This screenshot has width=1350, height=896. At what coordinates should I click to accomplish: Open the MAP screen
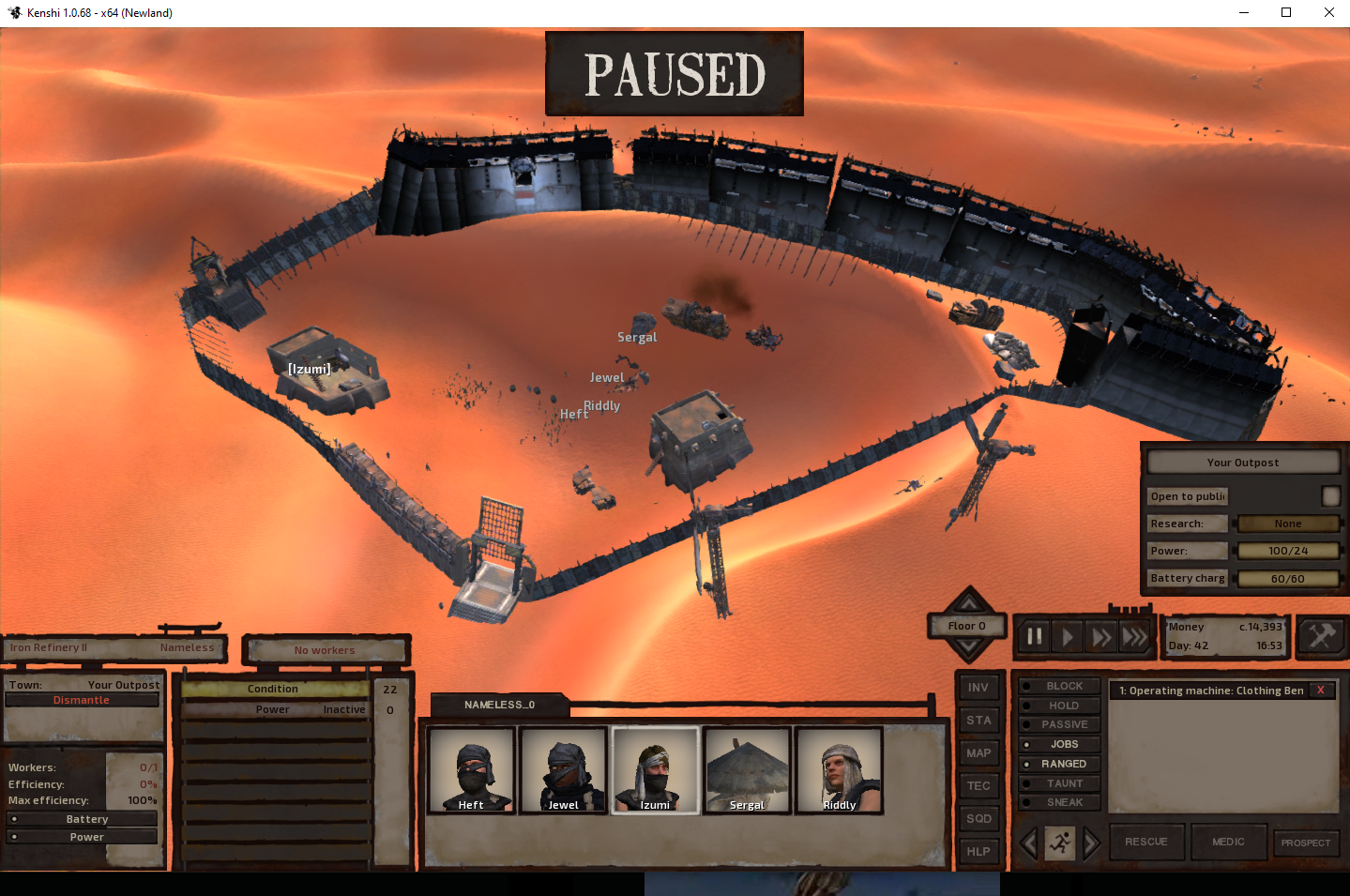(x=978, y=753)
